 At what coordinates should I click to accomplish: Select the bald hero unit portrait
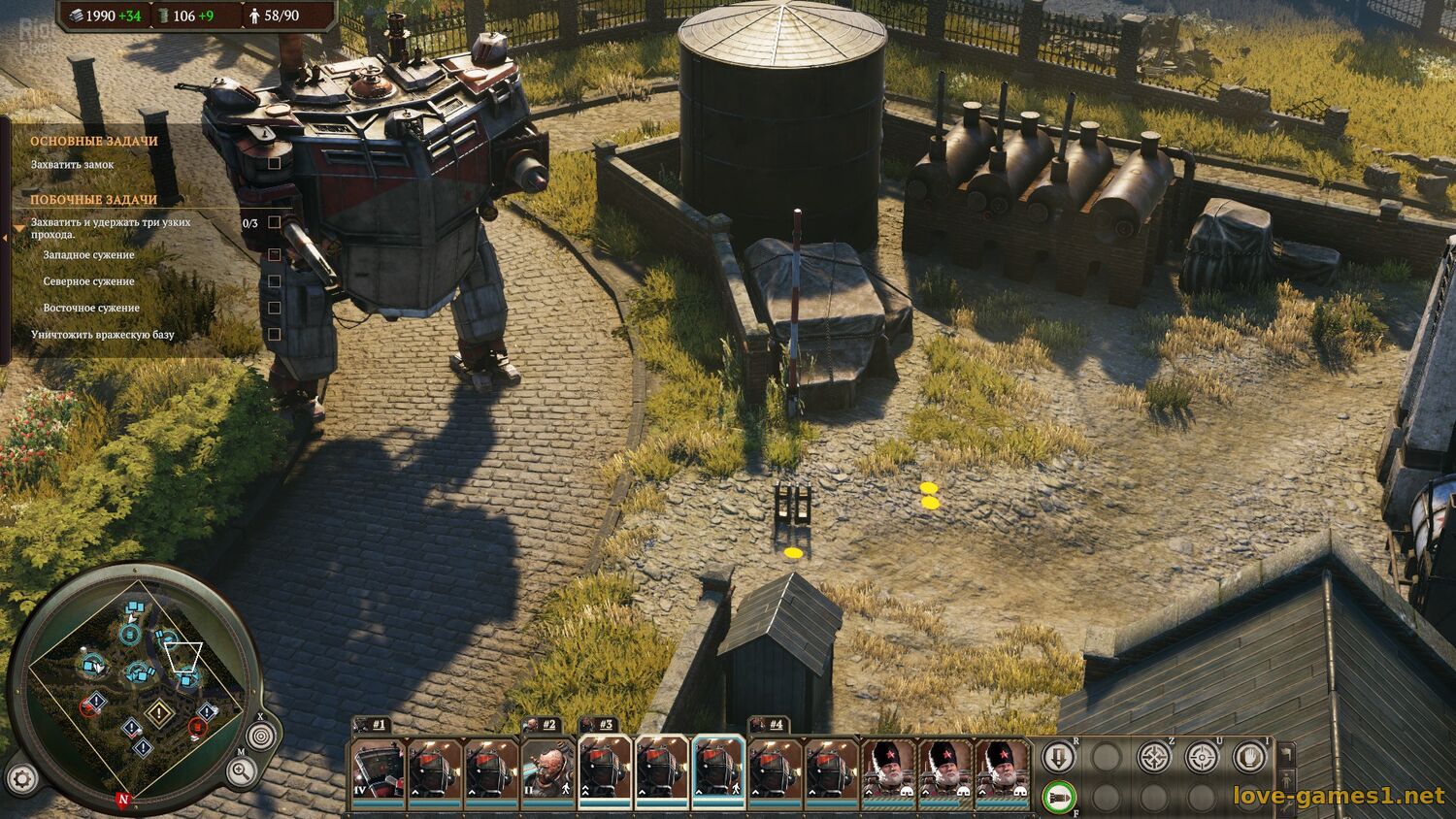547,769
